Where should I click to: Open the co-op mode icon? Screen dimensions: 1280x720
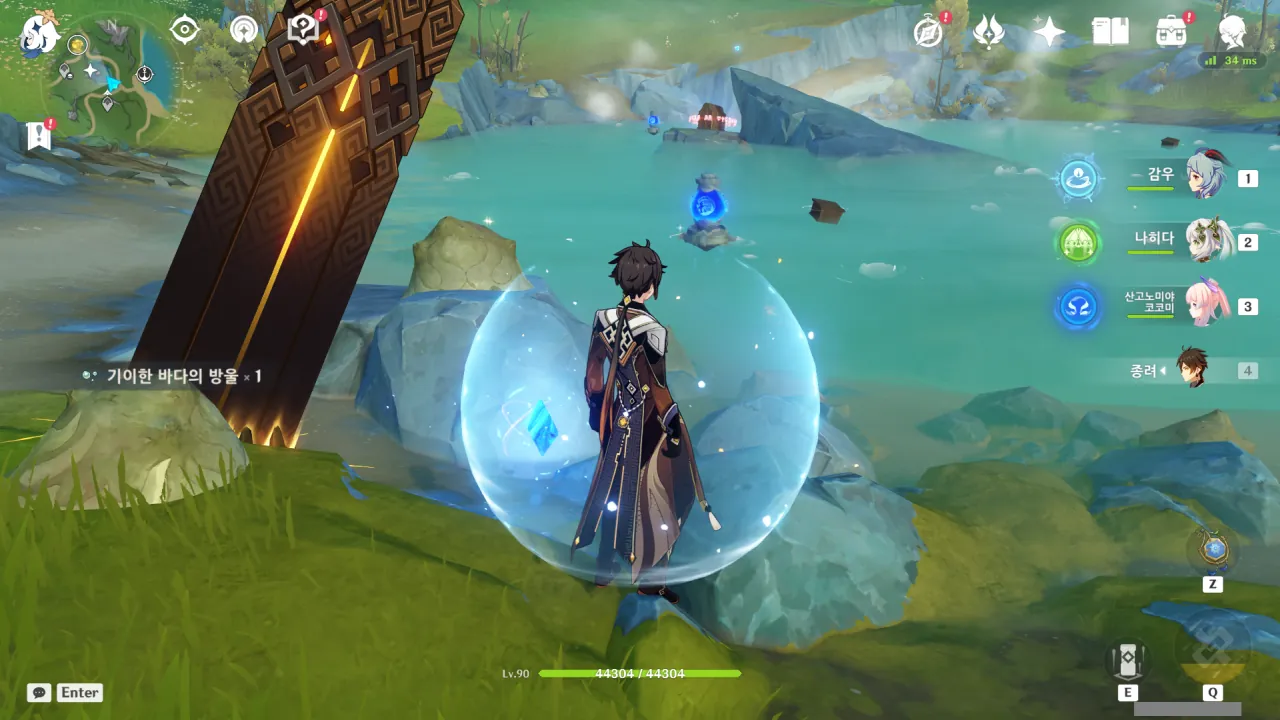coord(244,30)
